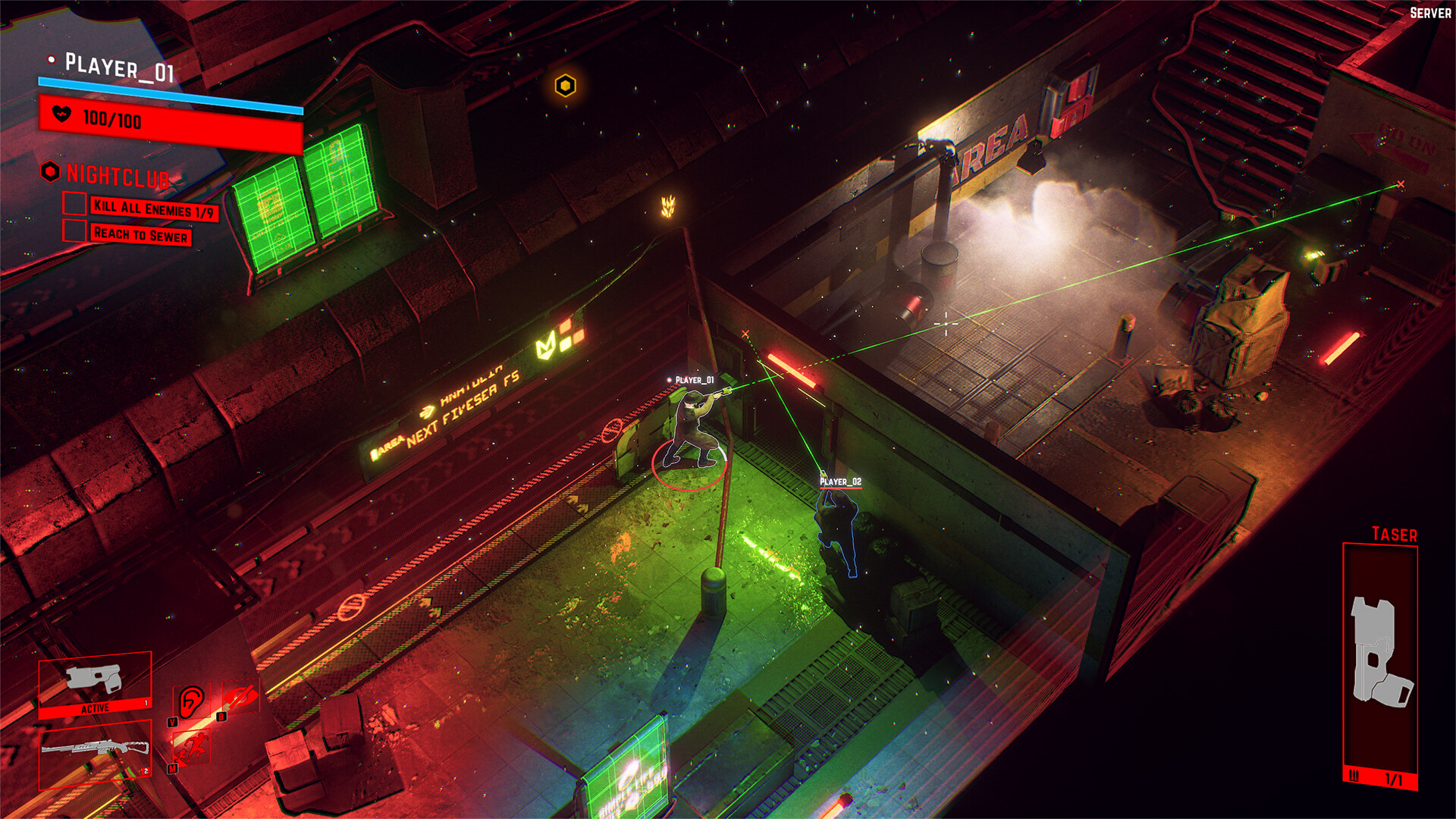The height and width of the screenshot is (819, 1456).
Task: Activate the ear listening ability
Action: (x=192, y=701)
